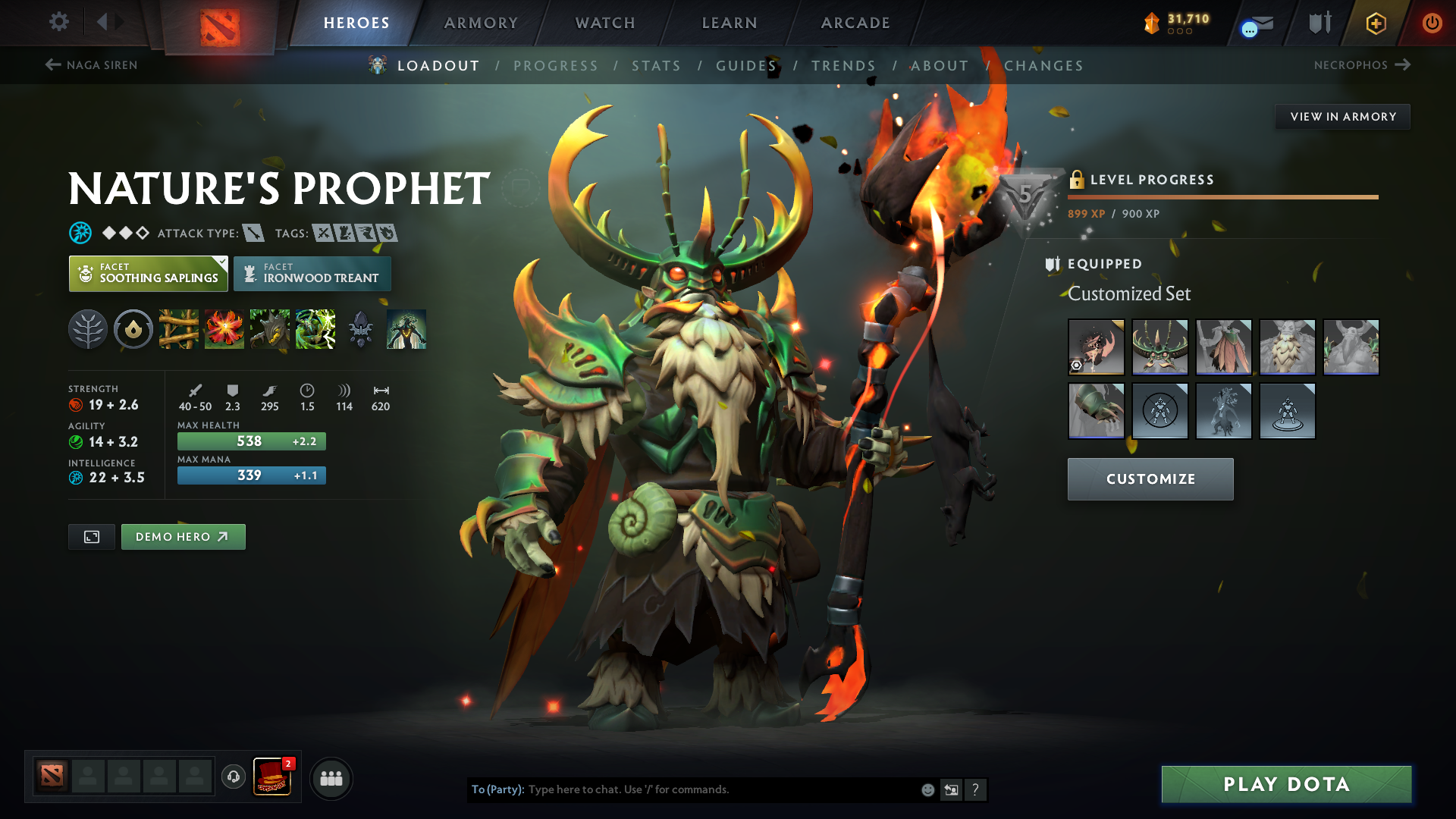Image resolution: width=1456 pixels, height=819 pixels.
Task: Select the Sprout ability icon
Action: pyautogui.click(x=178, y=329)
